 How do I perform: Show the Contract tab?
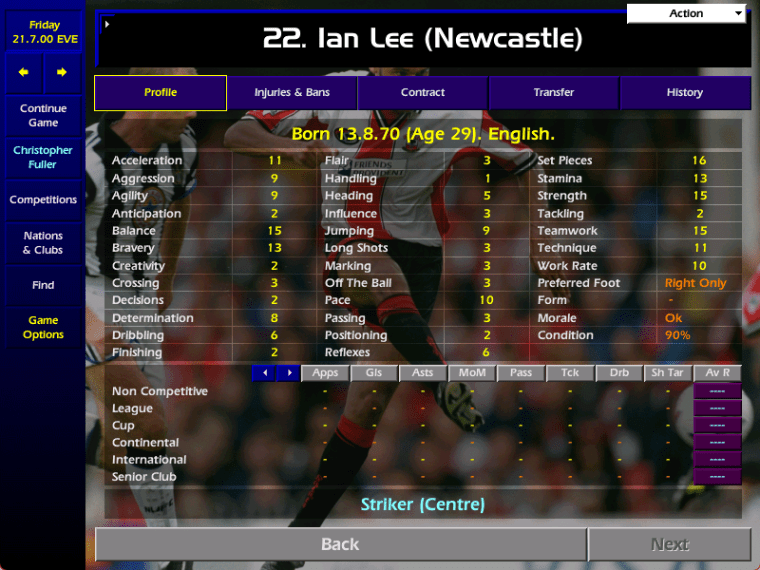(x=423, y=93)
